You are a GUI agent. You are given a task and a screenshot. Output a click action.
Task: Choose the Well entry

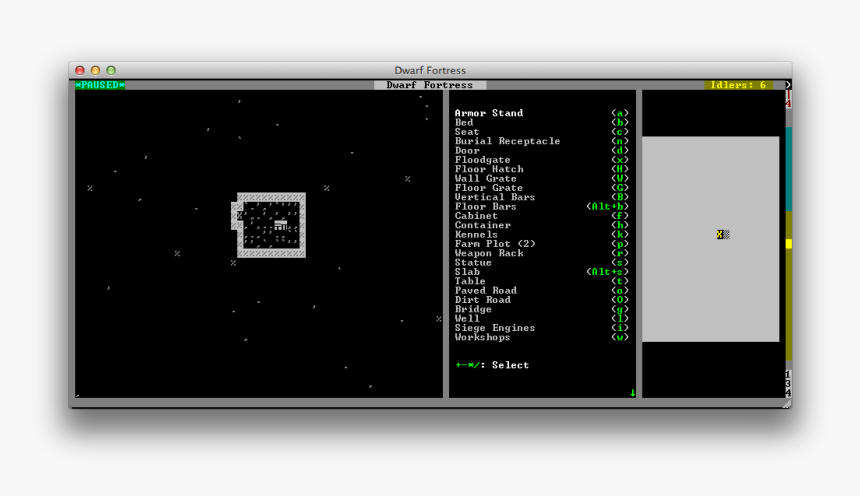[x=467, y=319]
